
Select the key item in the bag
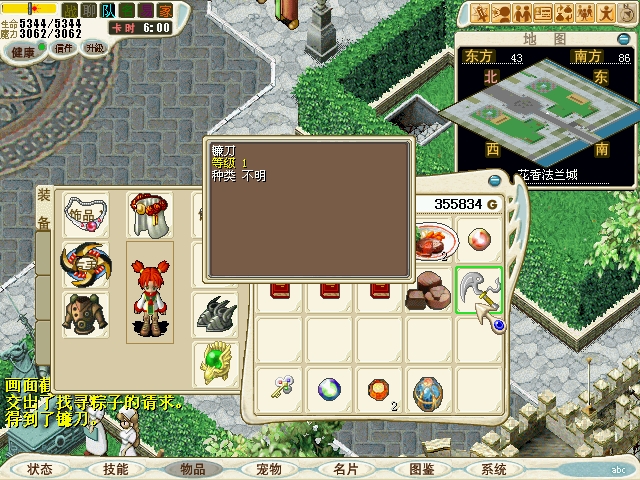coord(279,387)
